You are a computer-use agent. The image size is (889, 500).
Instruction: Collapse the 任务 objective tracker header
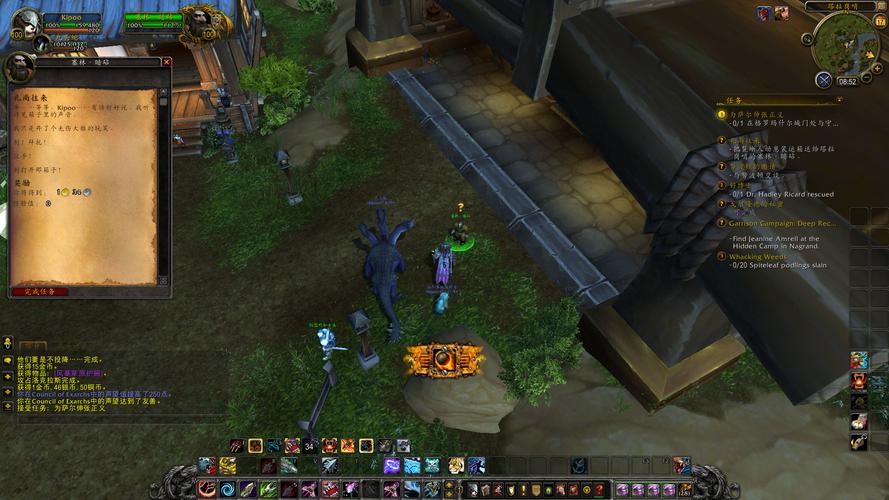tap(839, 100)
